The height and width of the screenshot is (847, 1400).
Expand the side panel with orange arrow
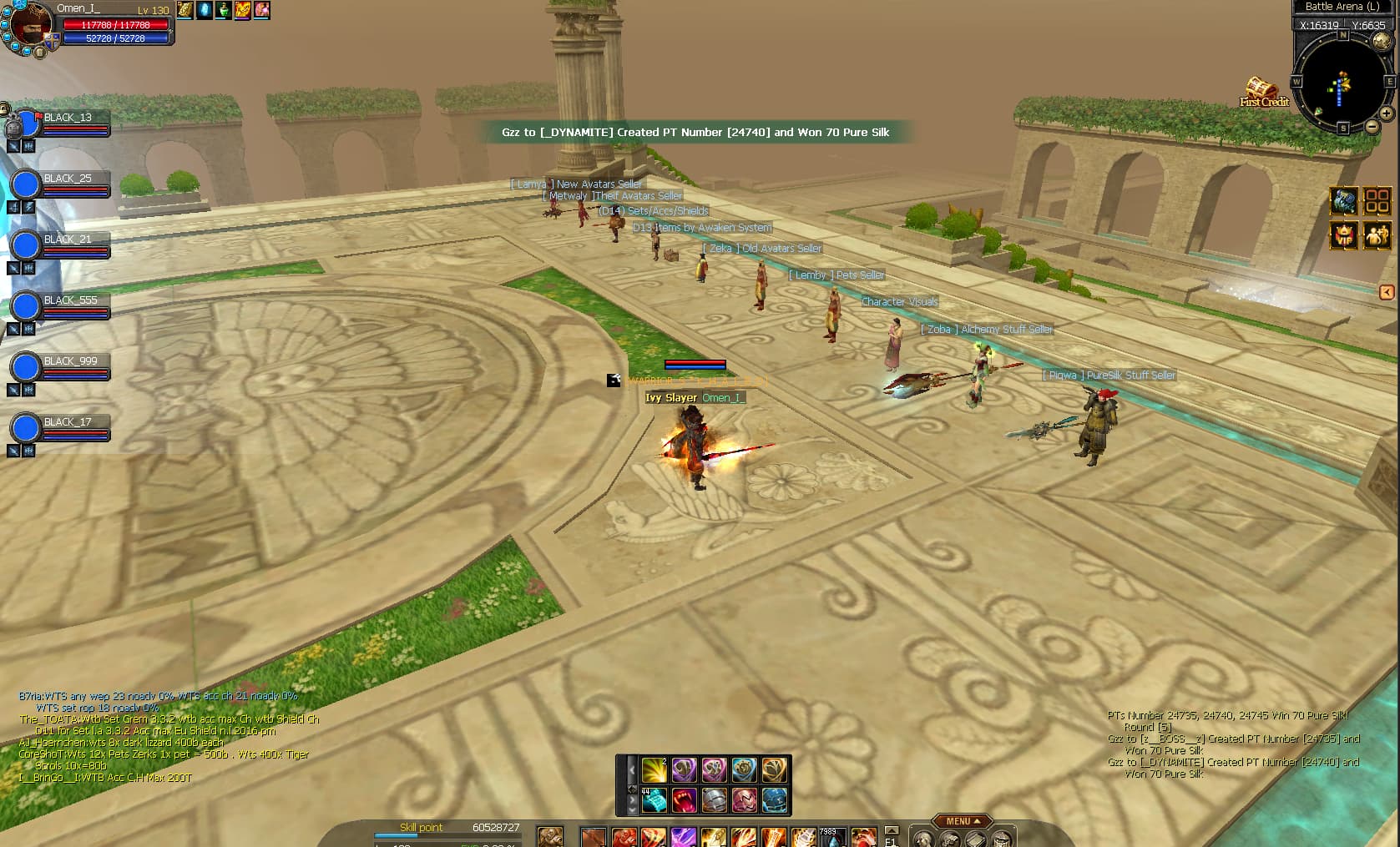pyautogui.click(x=1387, y=292)
